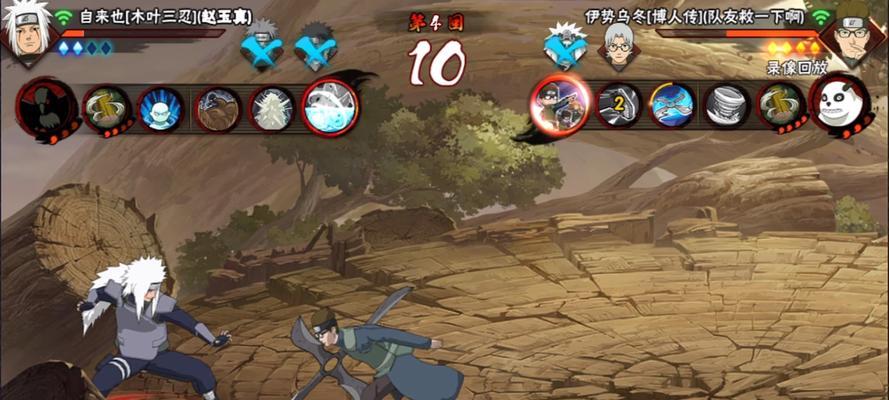Use the blue spinning blade skill
The image size is (889, 400).
[x=672, y=105]
